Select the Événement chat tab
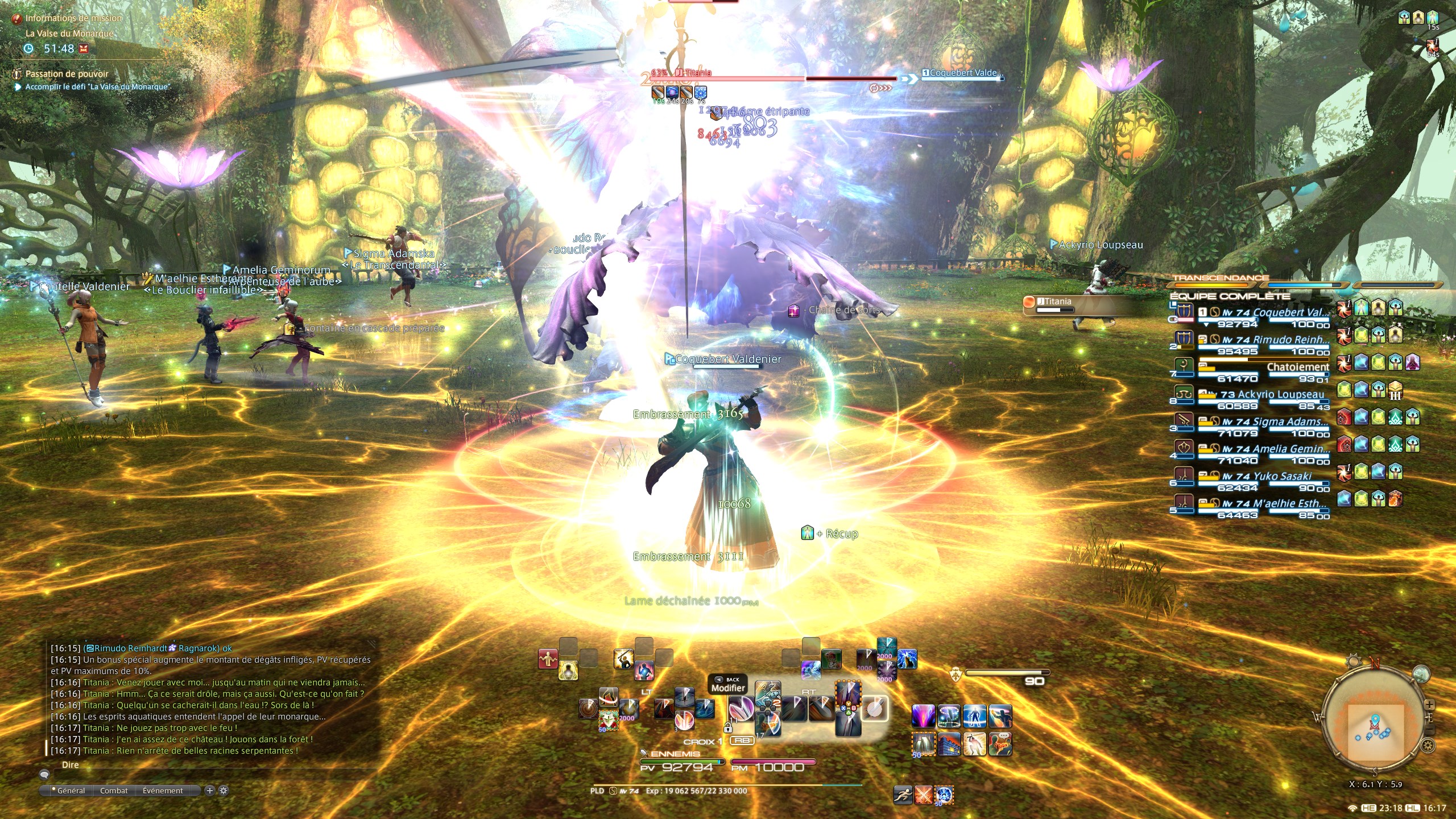This screenshot has width=1456, height=819. pos(163,791)
